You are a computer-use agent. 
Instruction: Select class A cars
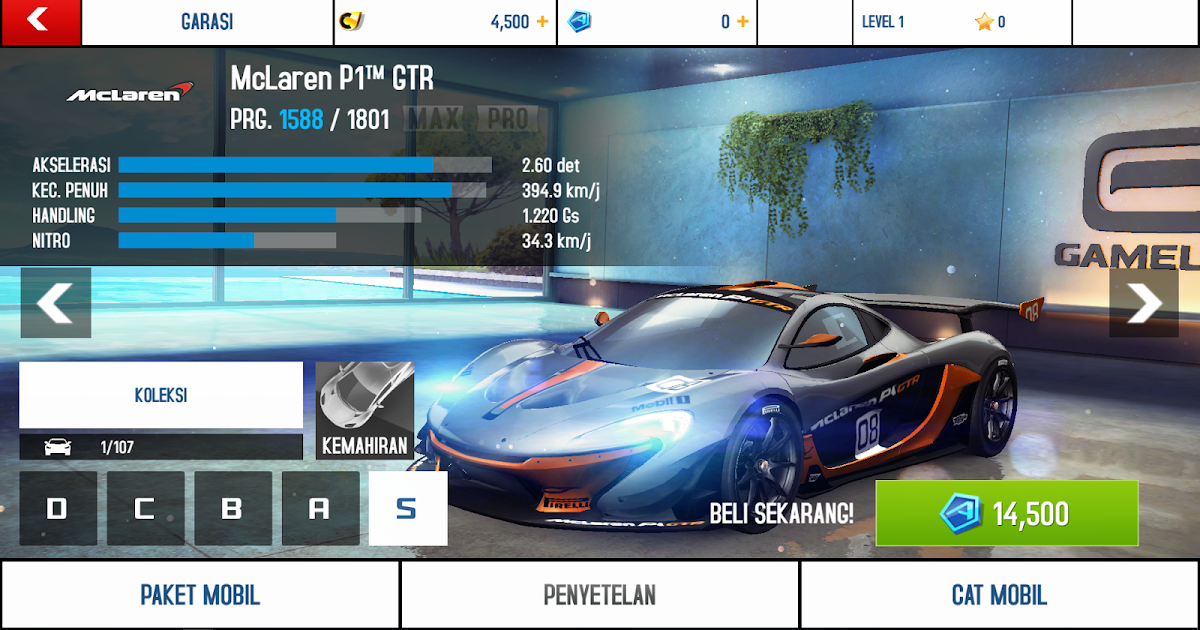coord(320,509)
